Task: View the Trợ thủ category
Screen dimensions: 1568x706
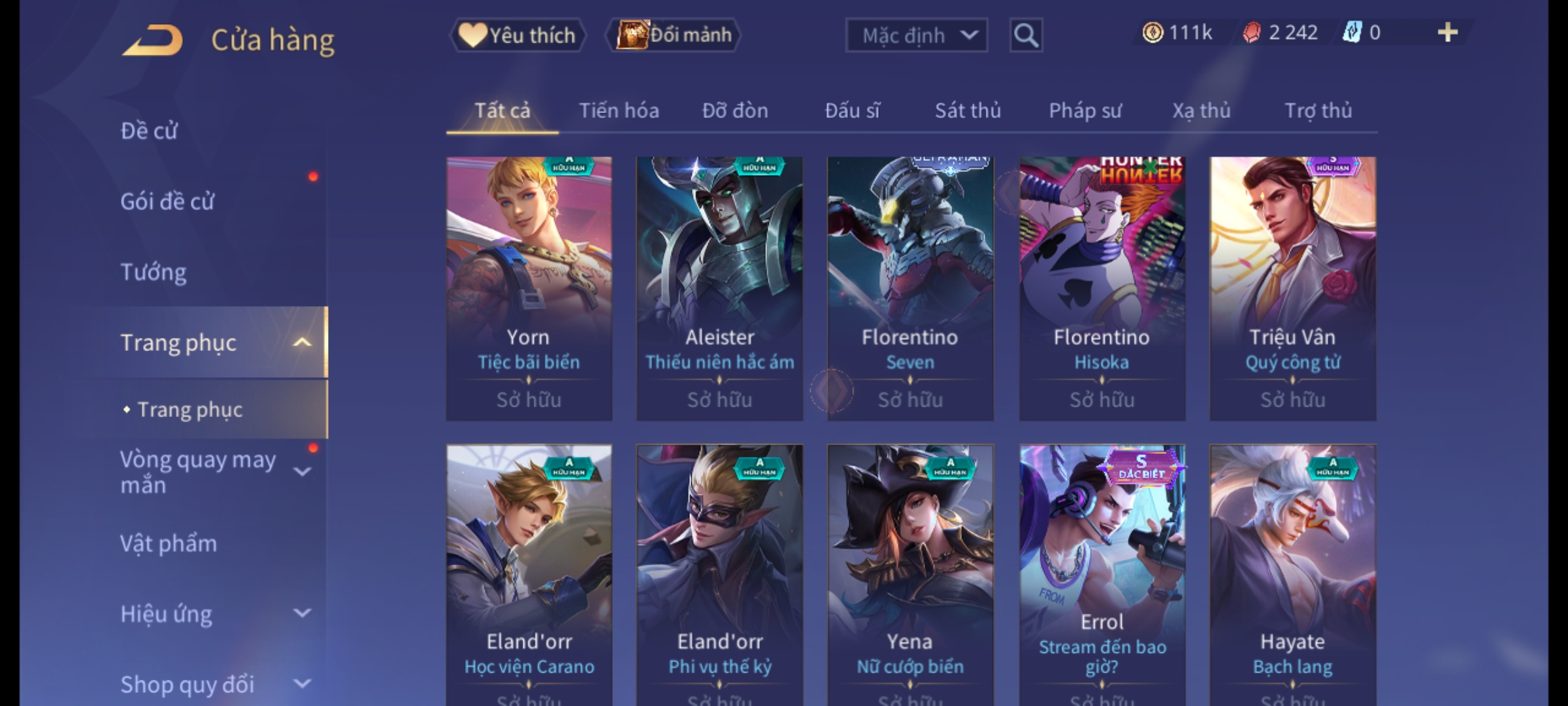Action: [x=1318, y=111]
